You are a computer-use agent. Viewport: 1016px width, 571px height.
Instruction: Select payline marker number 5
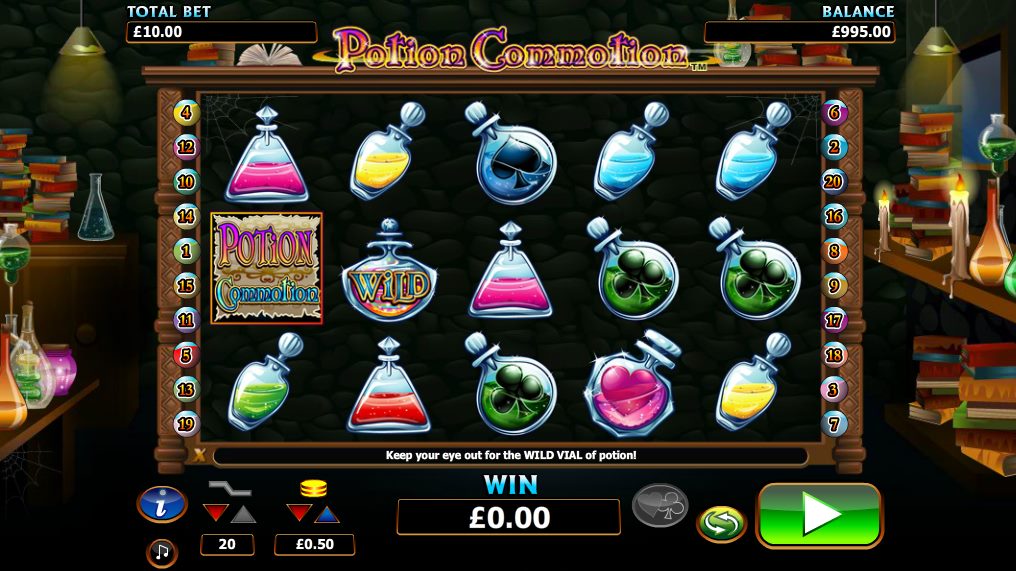[187, 354]
